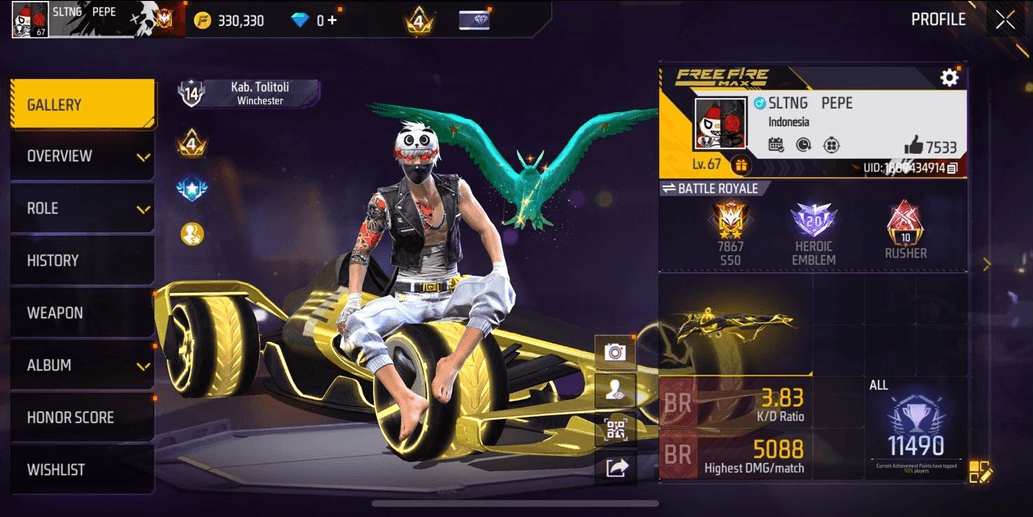
Task: Open the Gallery tab
Action: tap(82, 105)
